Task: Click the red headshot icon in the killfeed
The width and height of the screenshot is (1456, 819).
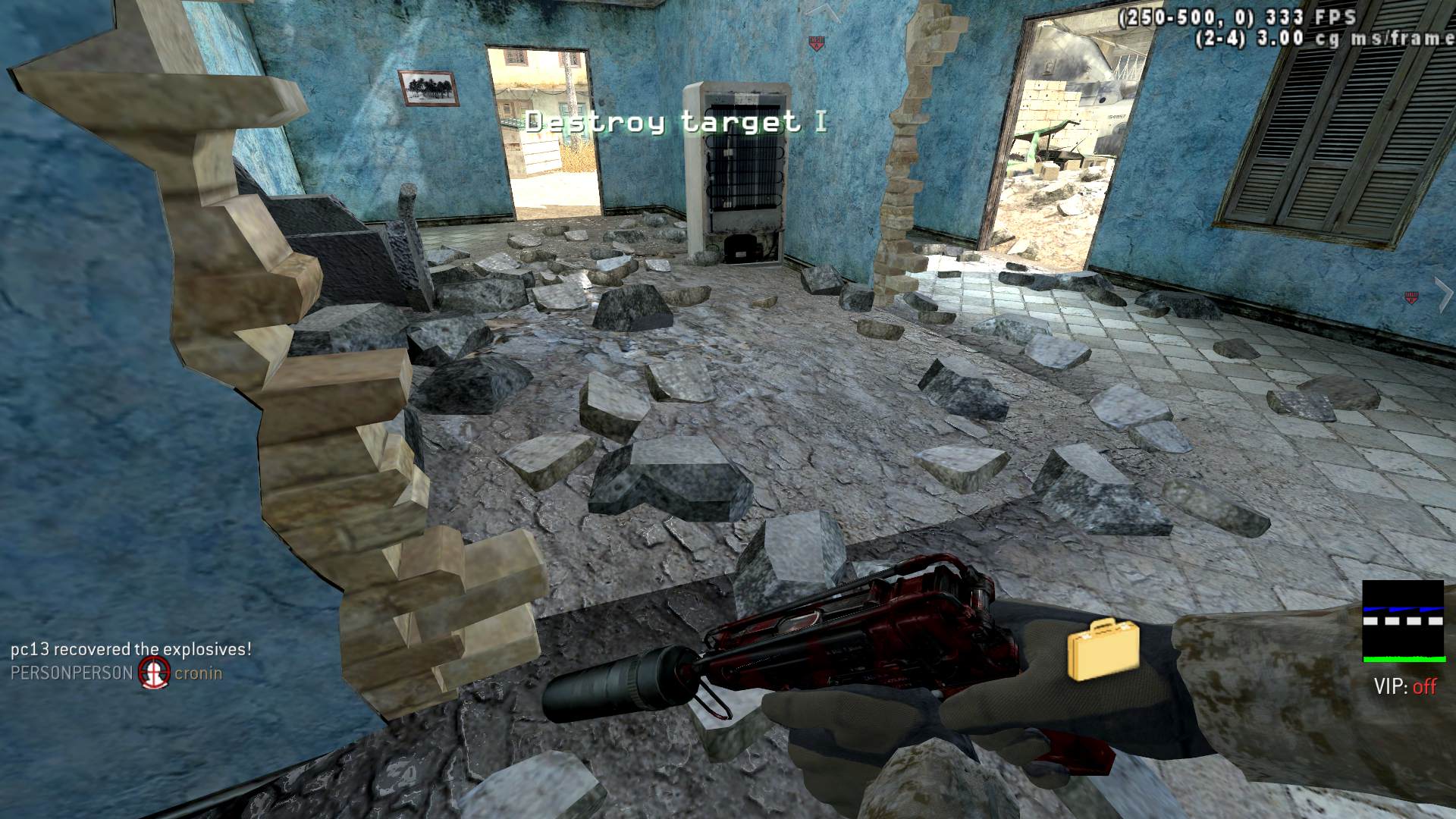Action: pyautogui.click(x=154, y=673)
